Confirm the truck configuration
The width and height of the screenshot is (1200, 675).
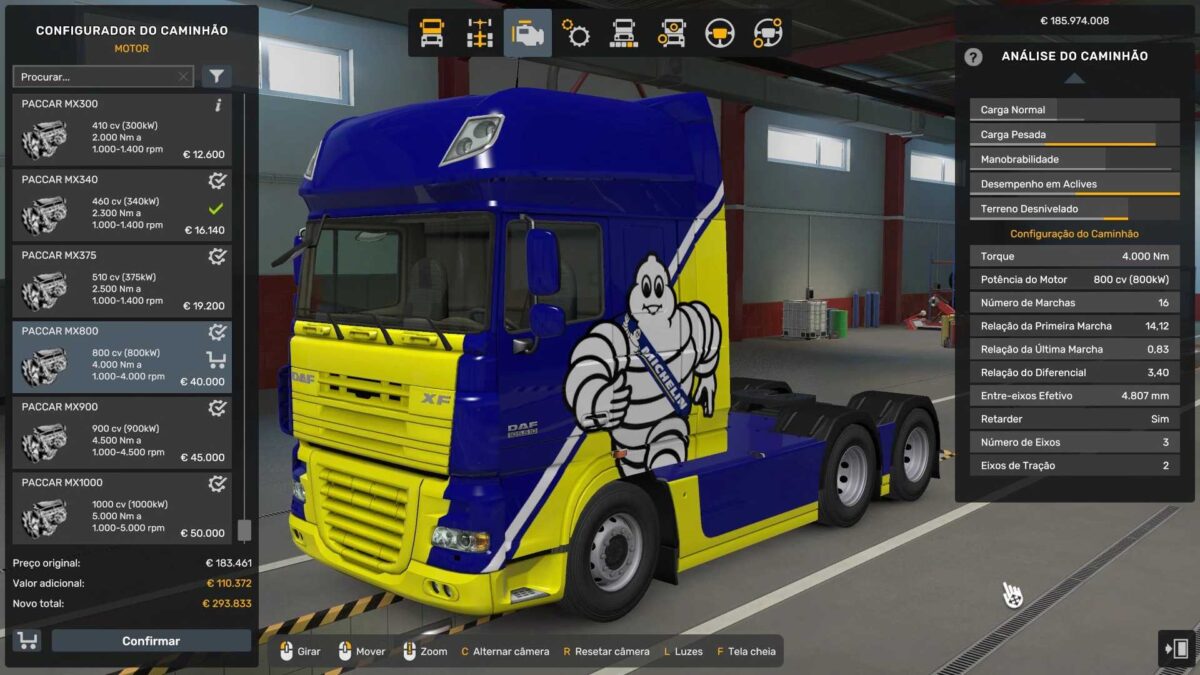click(x=151, y=641)
